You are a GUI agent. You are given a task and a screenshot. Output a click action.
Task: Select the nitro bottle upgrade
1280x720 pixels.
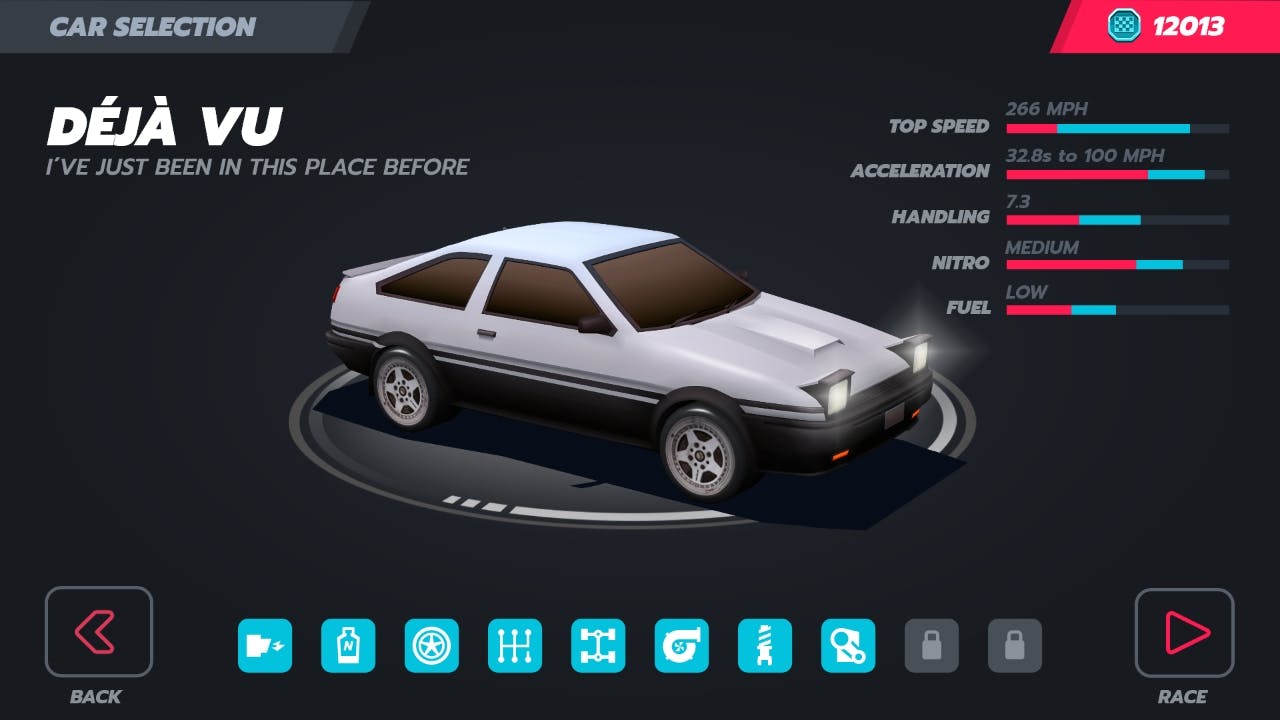[x=348, y=646]
